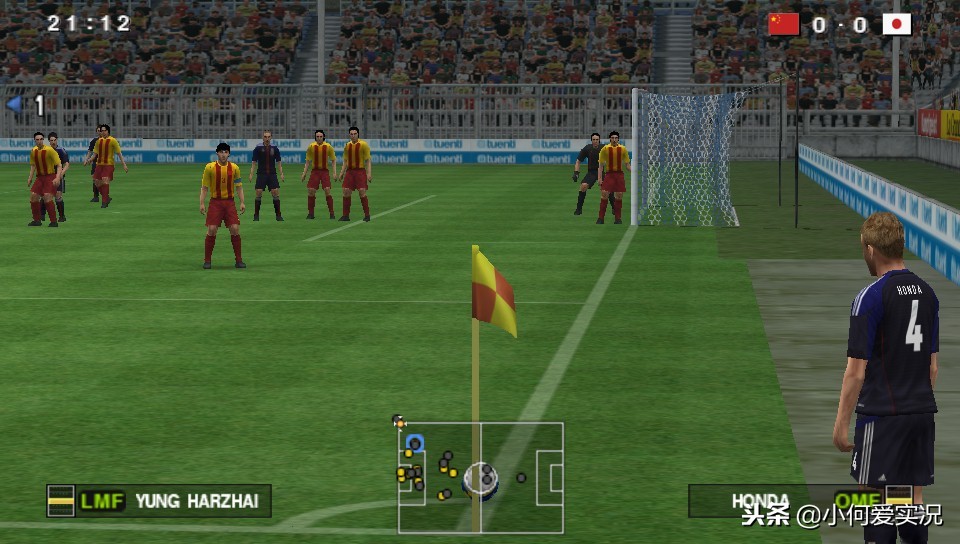
Task: Select the Honda OMF player panel
Action: (800, 500)
